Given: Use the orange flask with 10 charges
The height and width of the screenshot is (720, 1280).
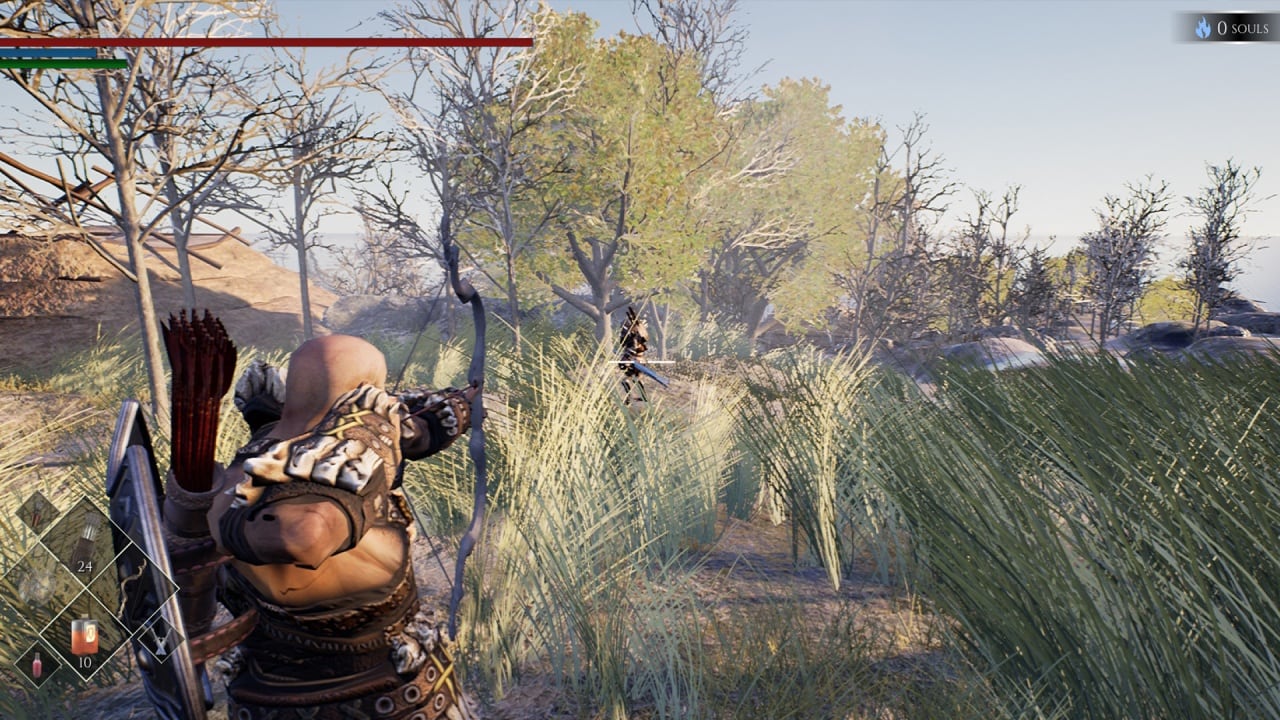Looking at the screenshot, I should click(x=84, y=636).
